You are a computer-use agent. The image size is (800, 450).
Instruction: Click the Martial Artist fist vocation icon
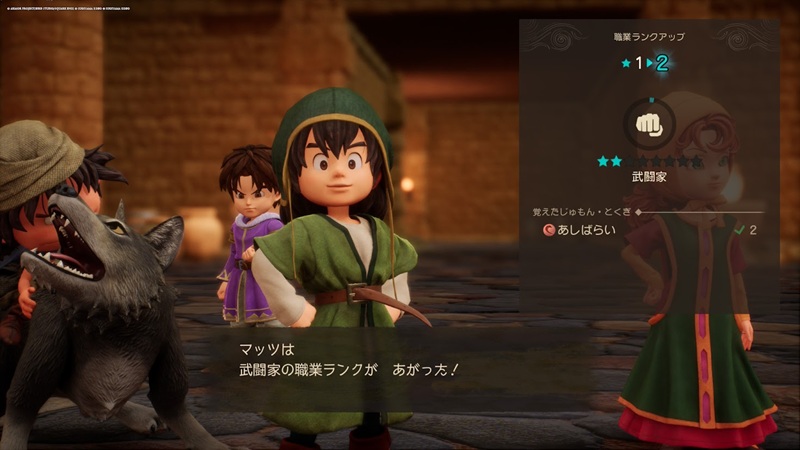coord(649,126)
